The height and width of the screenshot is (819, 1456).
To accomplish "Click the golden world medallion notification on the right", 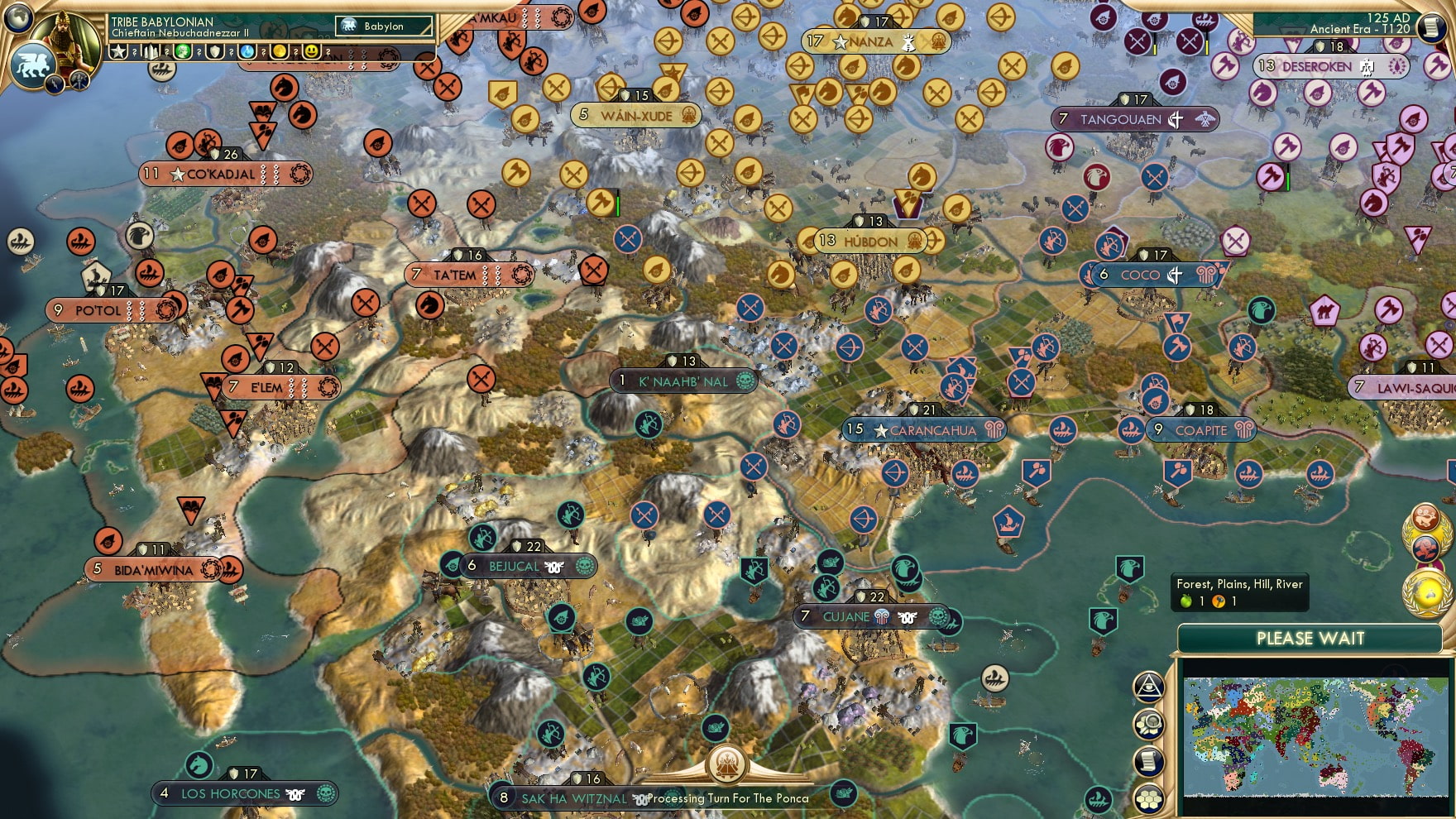I will [x=1427, y=591].
